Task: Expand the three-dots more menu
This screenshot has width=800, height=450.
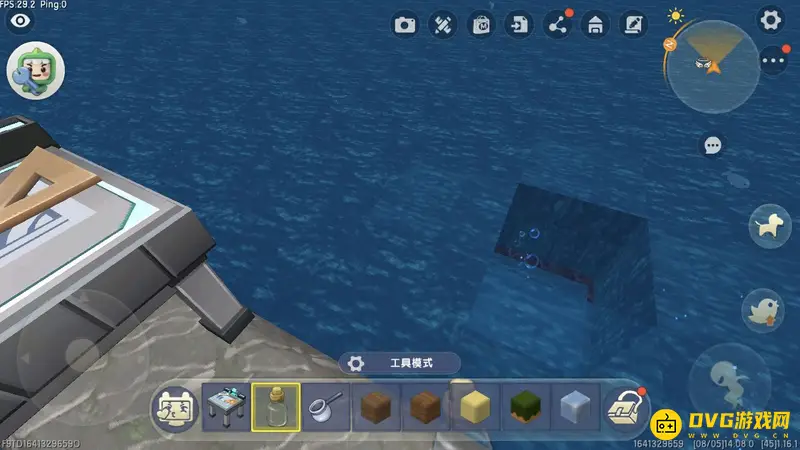Action: pyautogui.click(x=773, y=61)
